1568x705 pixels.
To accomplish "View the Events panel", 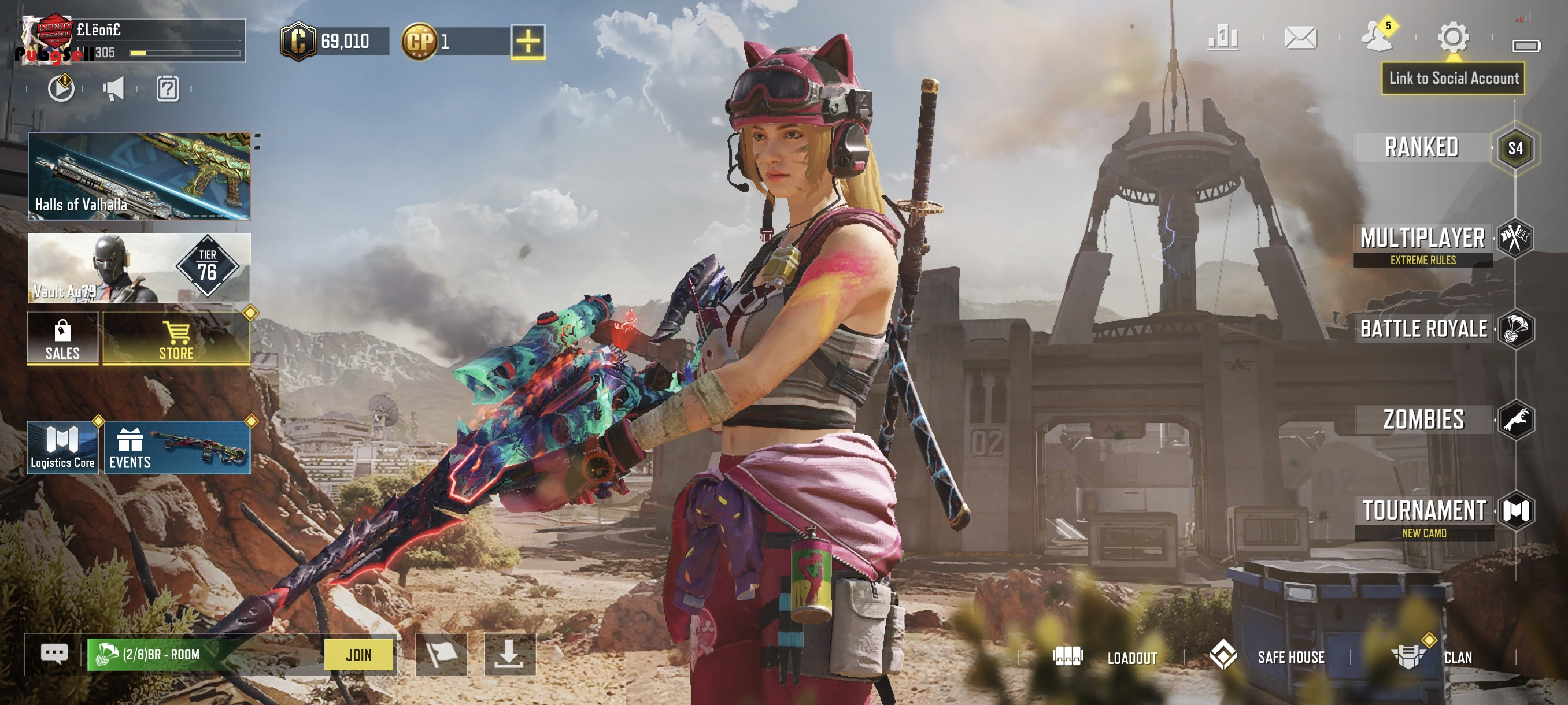I will 177,448.
